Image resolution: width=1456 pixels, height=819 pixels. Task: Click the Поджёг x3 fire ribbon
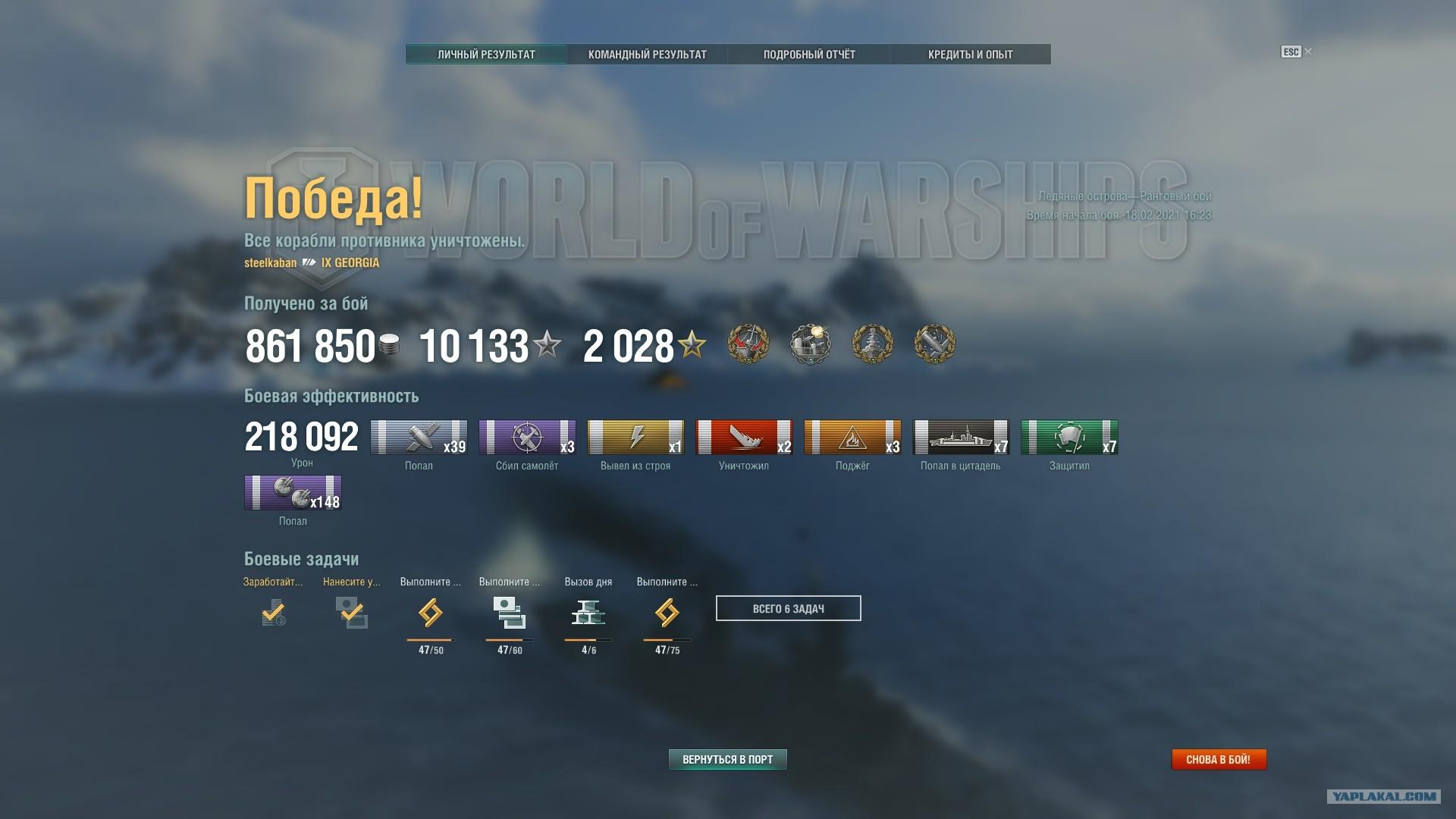coord(852,438)
